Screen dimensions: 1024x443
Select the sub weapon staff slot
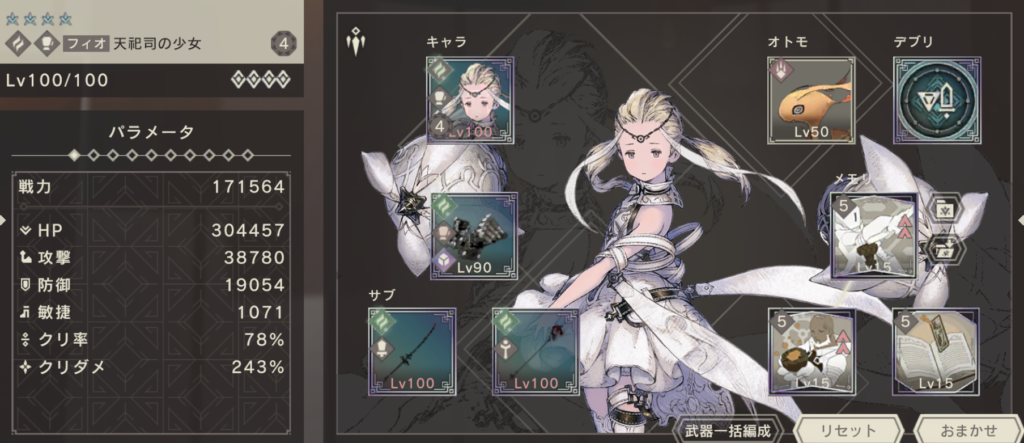537,351
